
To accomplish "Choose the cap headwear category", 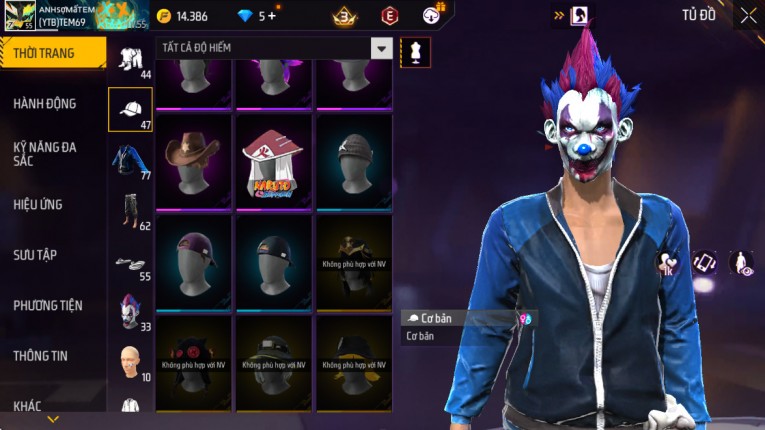I will 130,108.
